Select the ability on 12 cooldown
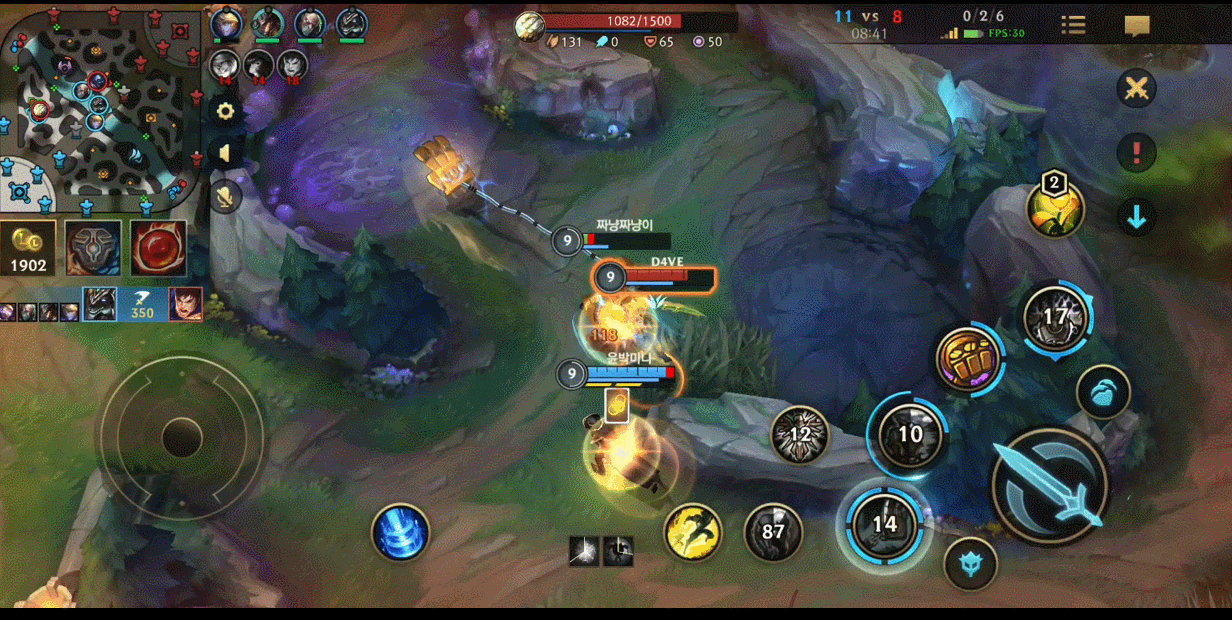Image resolution: width=1232 pixels, height=620 pixels. point(800,435)
